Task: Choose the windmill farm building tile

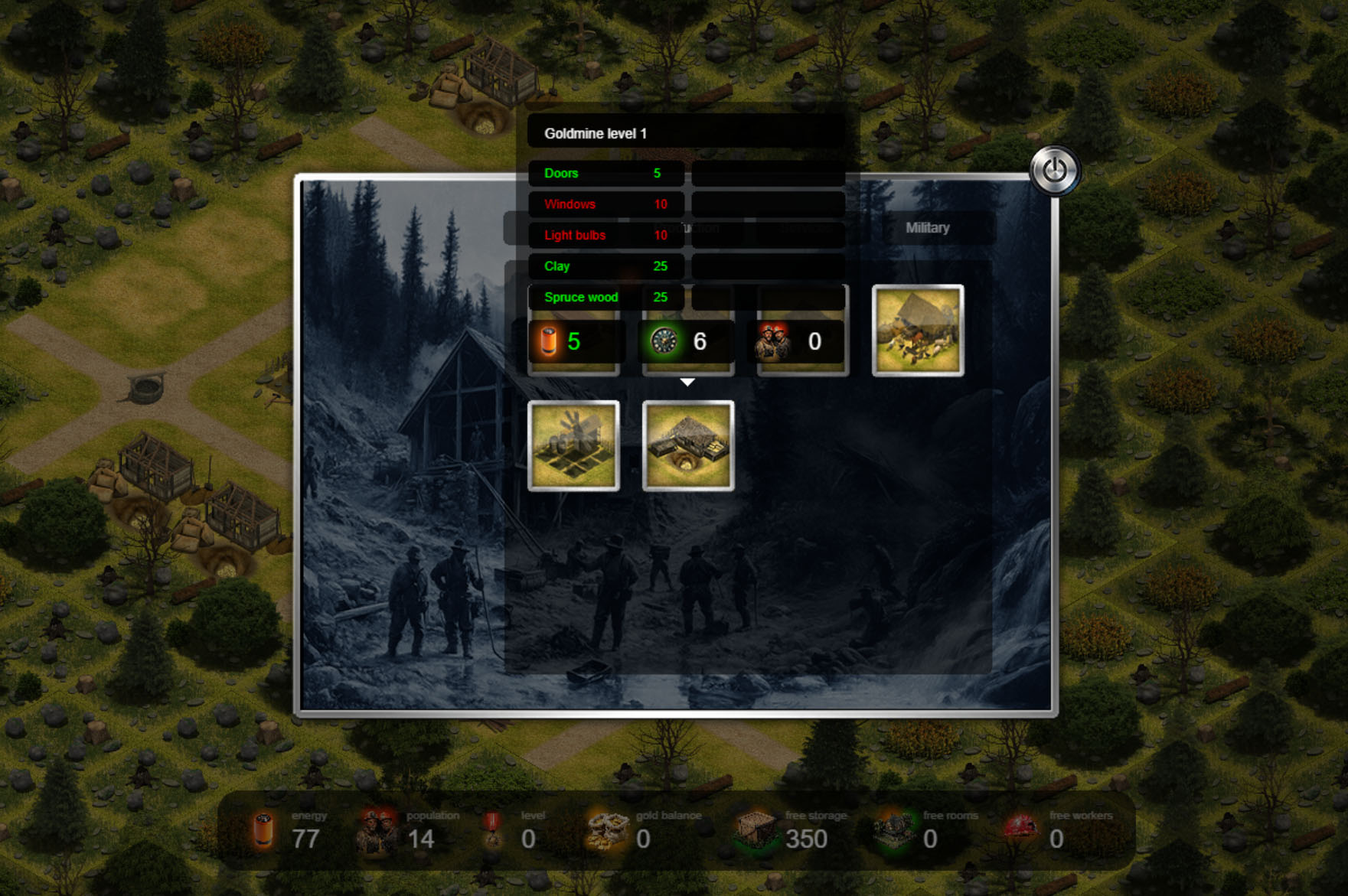Action: click(x=573, y=445)
